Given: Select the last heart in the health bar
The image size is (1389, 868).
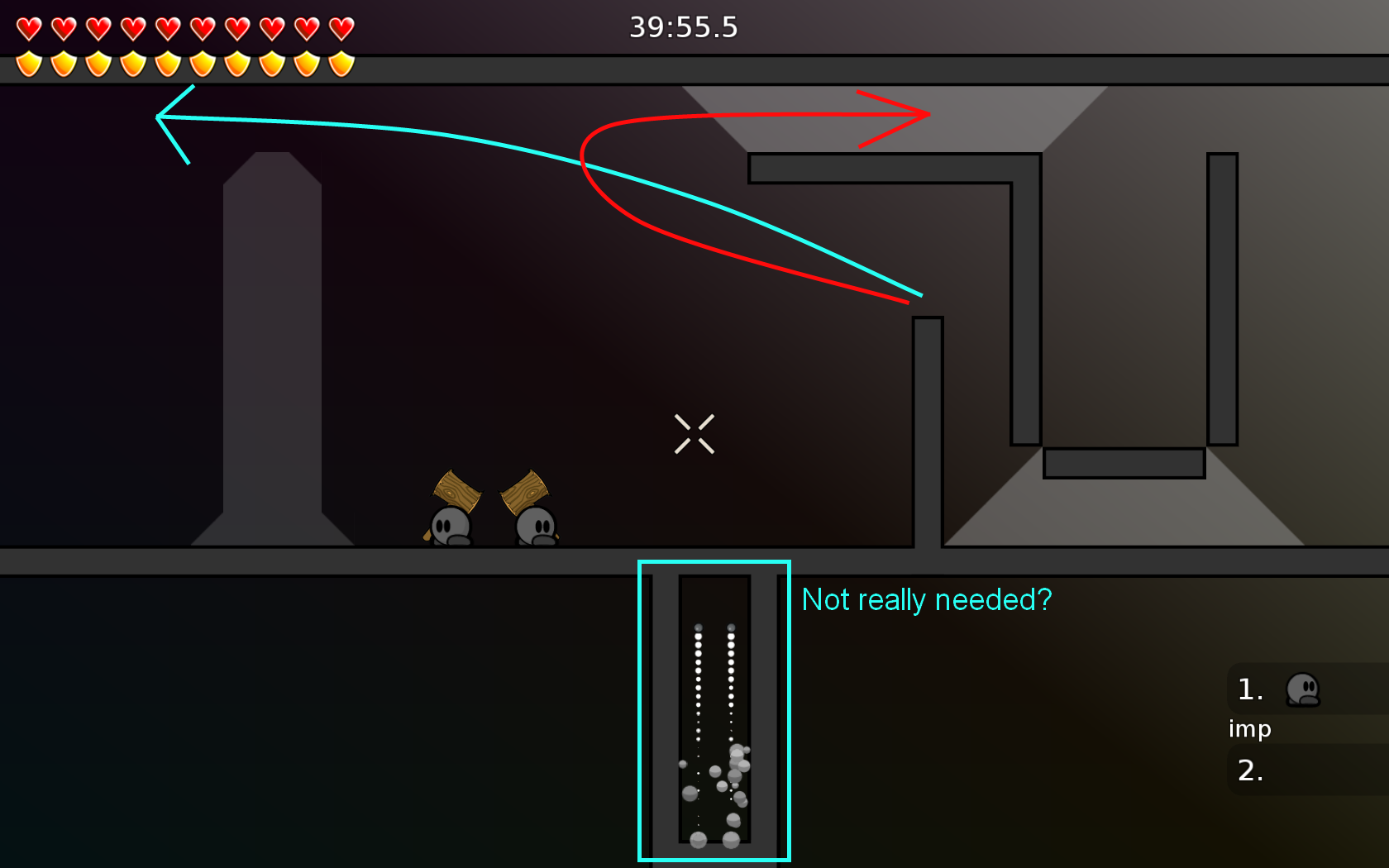Looking at the screenshot, I should (340, 26).
